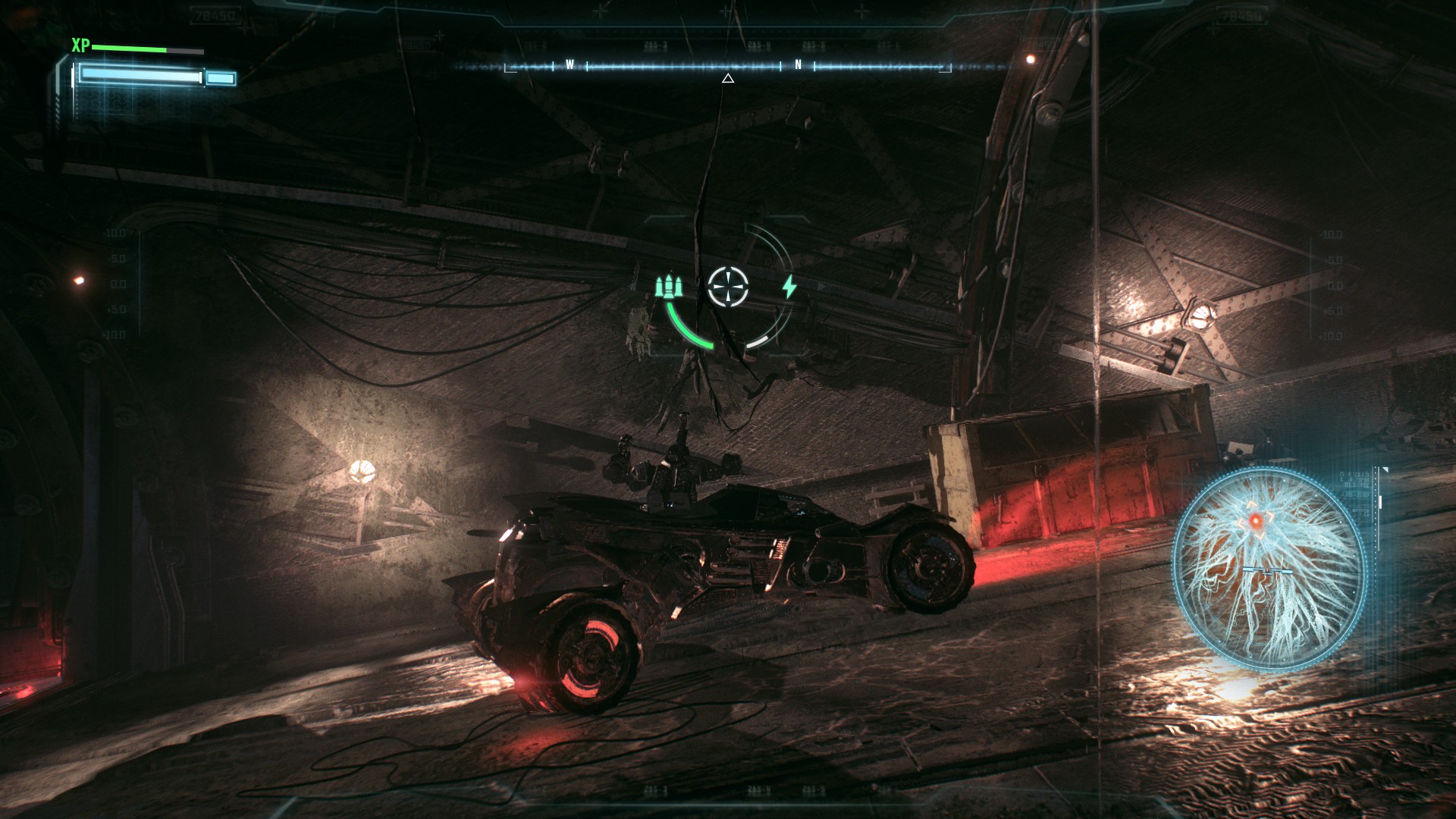The width and height of the screenshot is (1456, 819).
Task: Click the compass heading strip
Action: pyautogui.click(x=728, y=67)
